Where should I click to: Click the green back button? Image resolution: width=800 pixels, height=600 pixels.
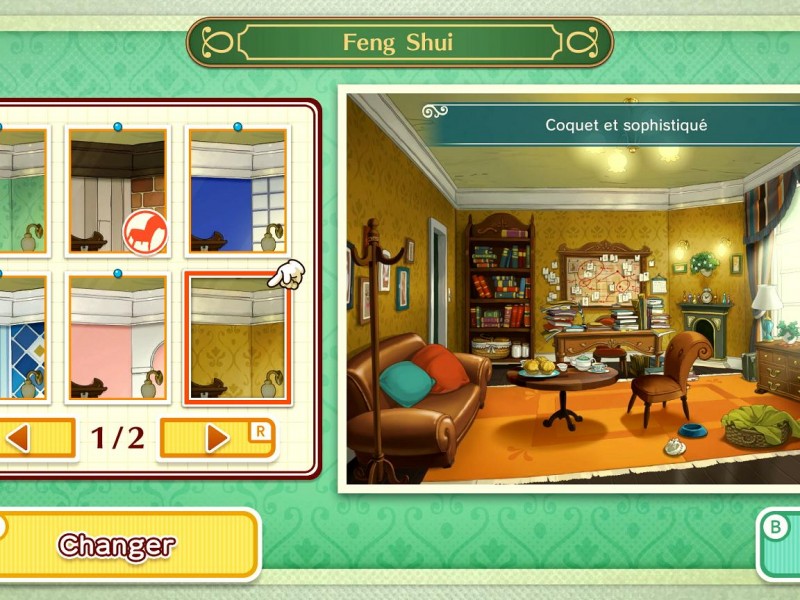[x=778, y=543]
